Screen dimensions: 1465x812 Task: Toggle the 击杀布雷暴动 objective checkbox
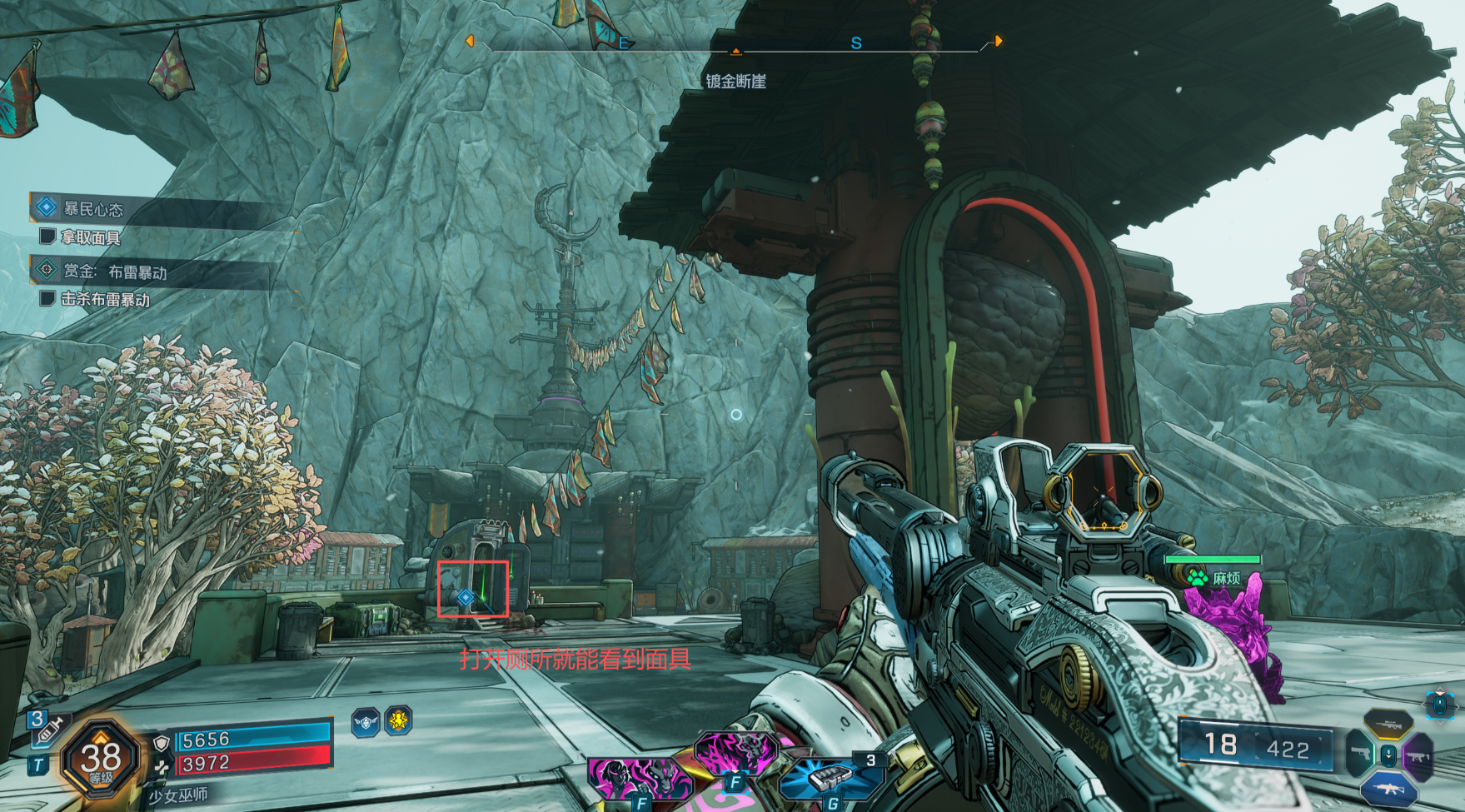click(x=47, y=298)
